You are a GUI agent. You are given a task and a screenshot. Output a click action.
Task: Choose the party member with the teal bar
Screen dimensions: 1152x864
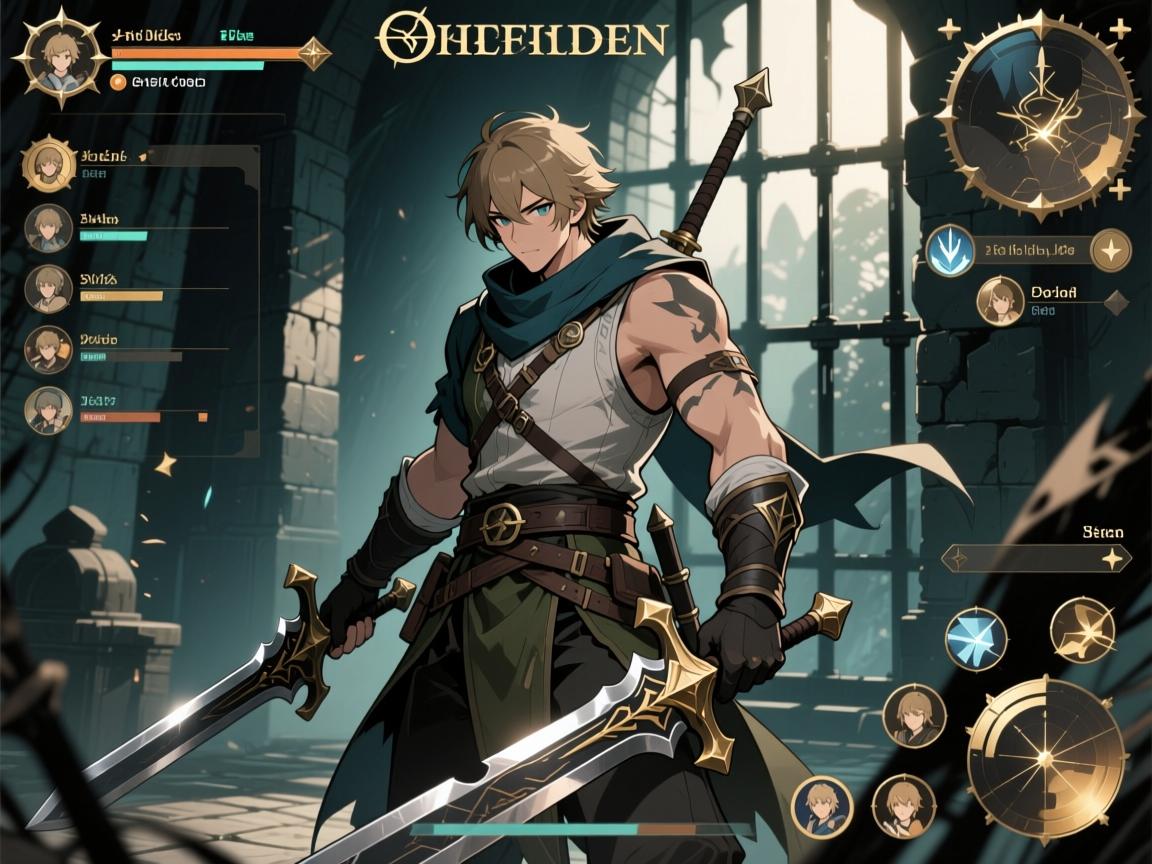click(48, 228)
